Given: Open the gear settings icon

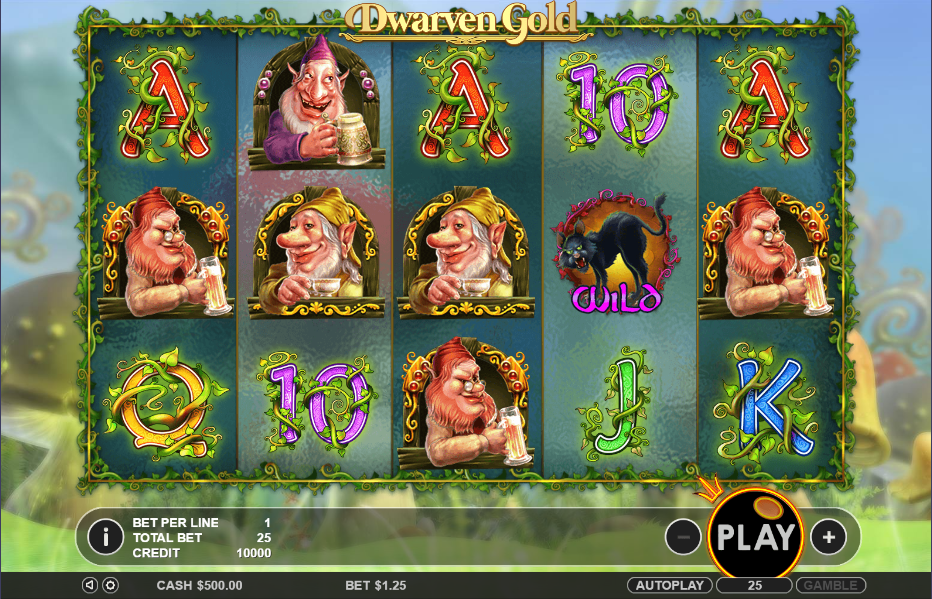Looking at the screenshot, I should (x=110, y=585).
